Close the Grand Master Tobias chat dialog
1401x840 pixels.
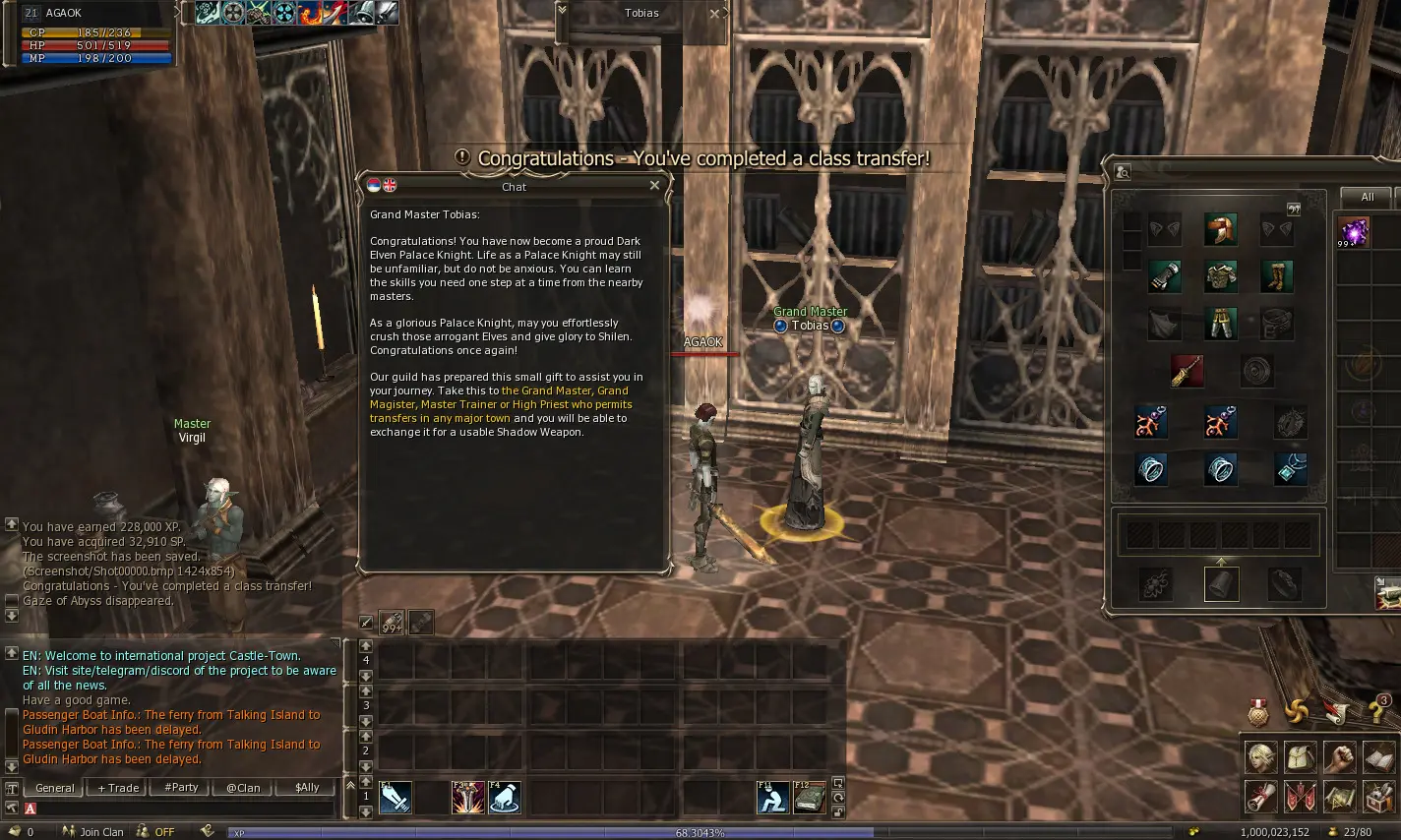pos(654,185)
